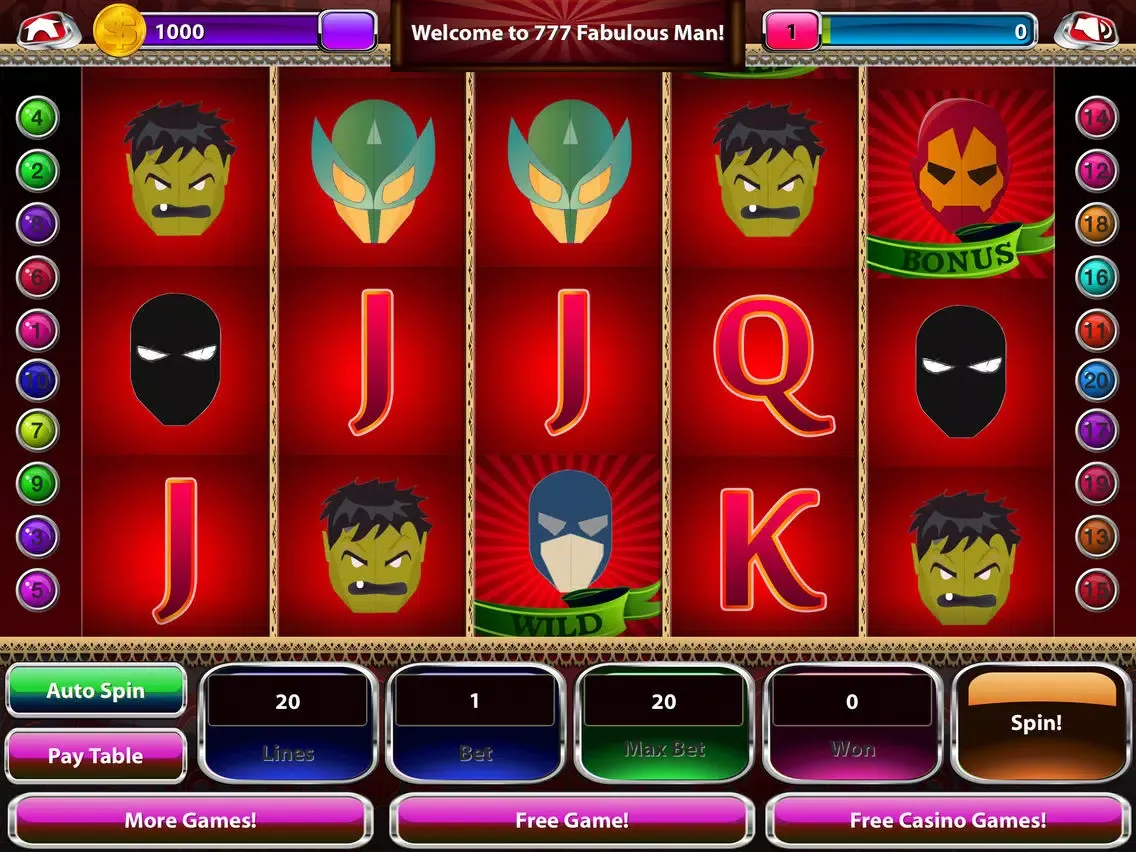Viewport: 1136px width, 852px height.
Task: Start a Free Game!
Action: pyautogui.click(x=571, y=820)
